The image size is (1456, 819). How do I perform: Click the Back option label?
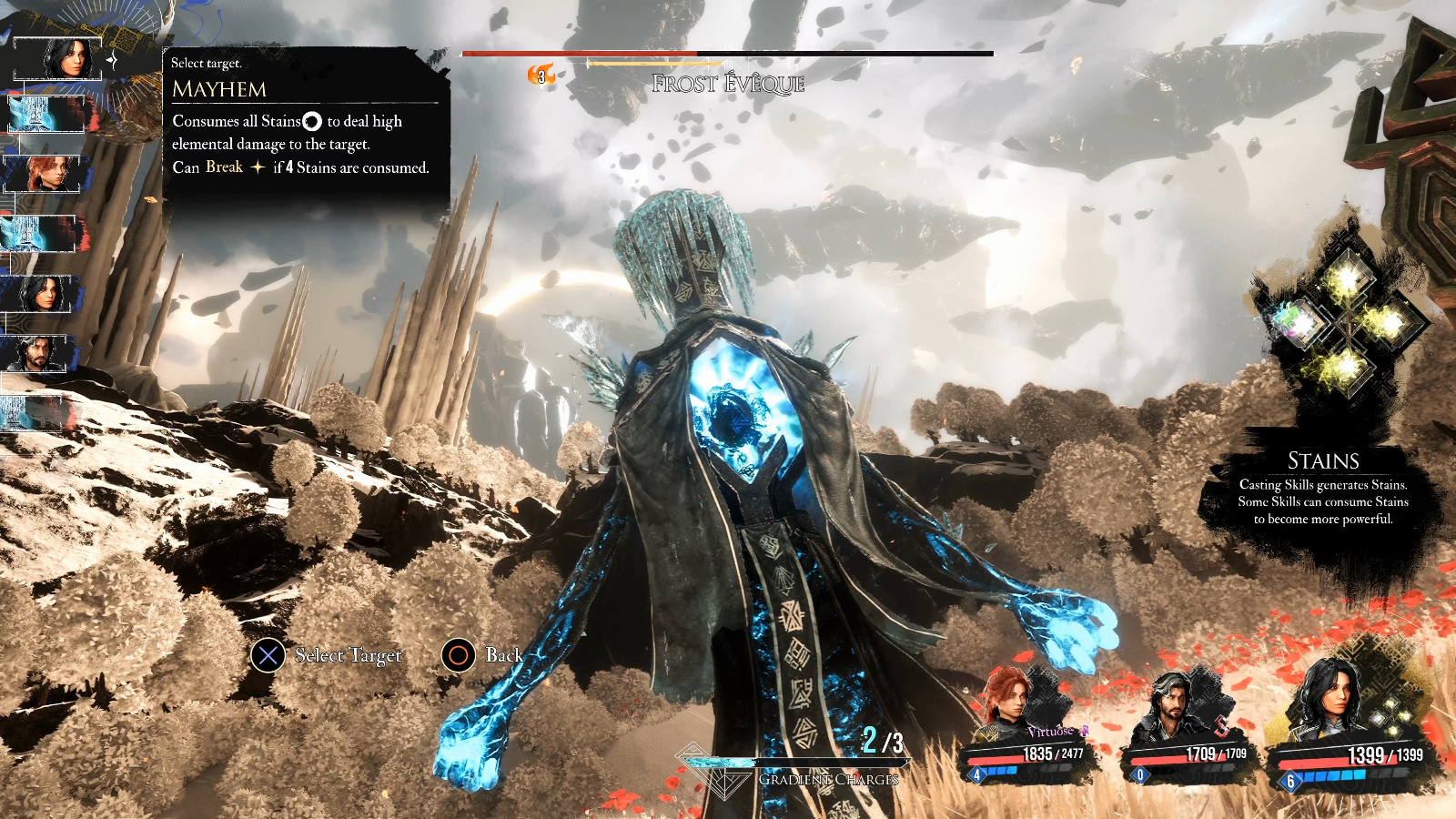(503, 655)
